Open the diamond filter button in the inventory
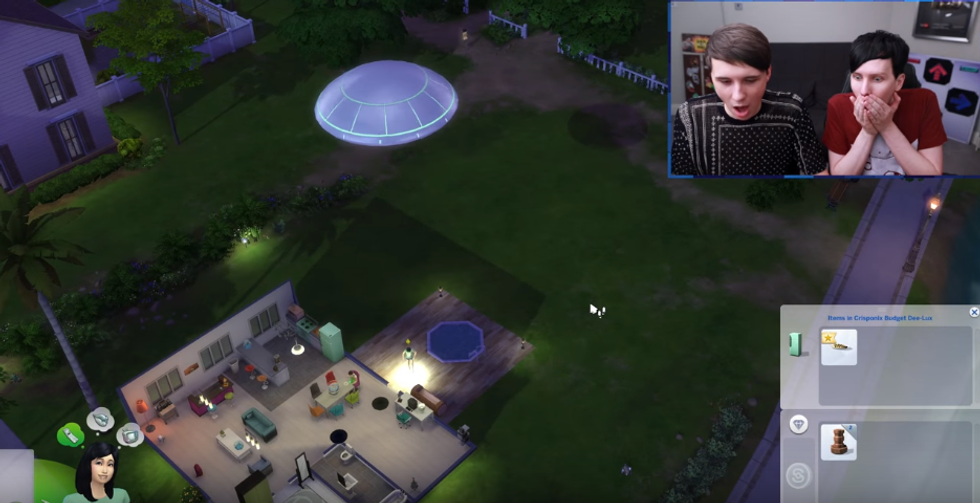The width and height of the screenshot is (980, 503). [798, 425]
